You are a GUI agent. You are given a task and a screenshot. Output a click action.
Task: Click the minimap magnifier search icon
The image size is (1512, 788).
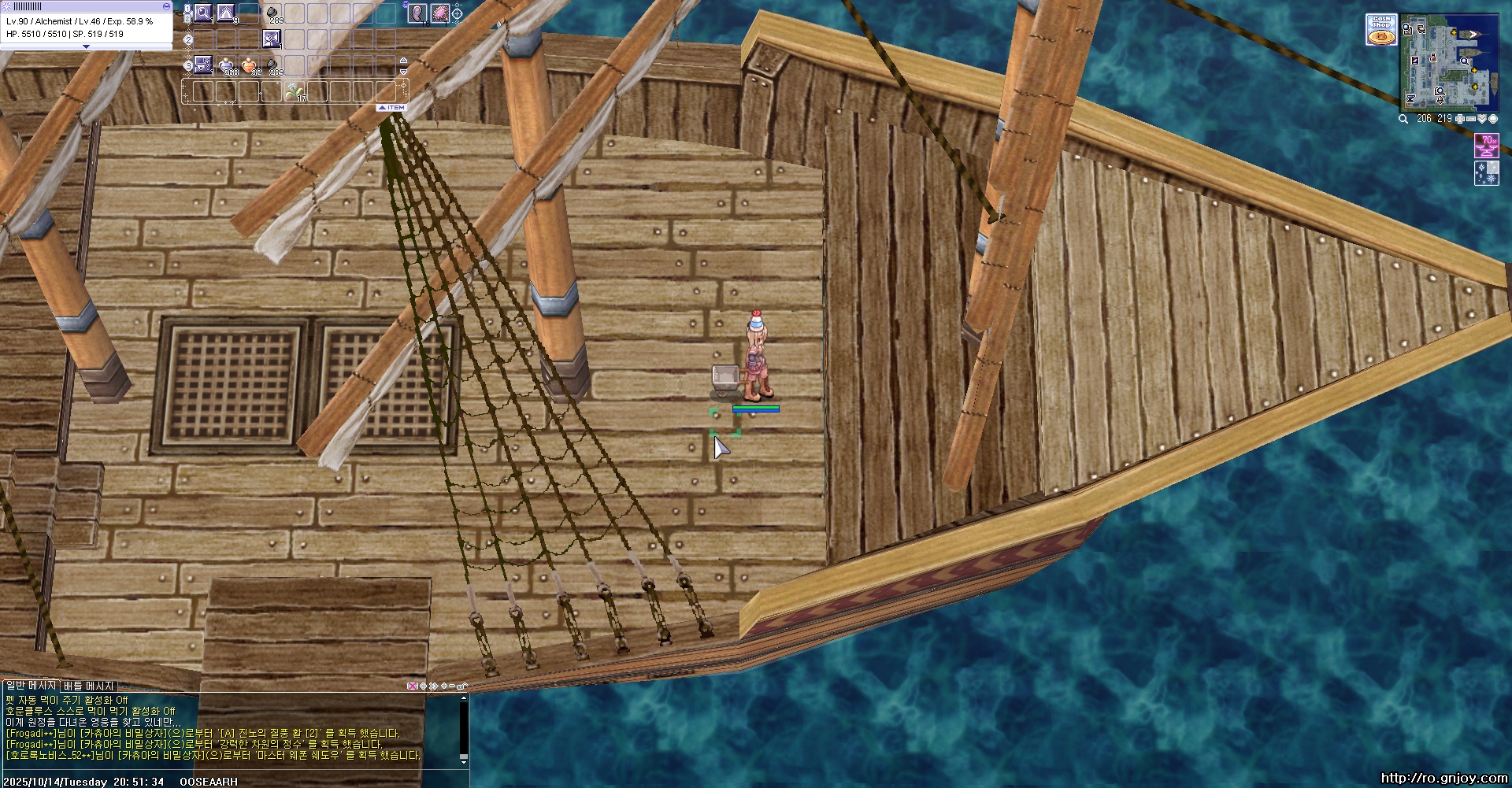point(1403,119)
